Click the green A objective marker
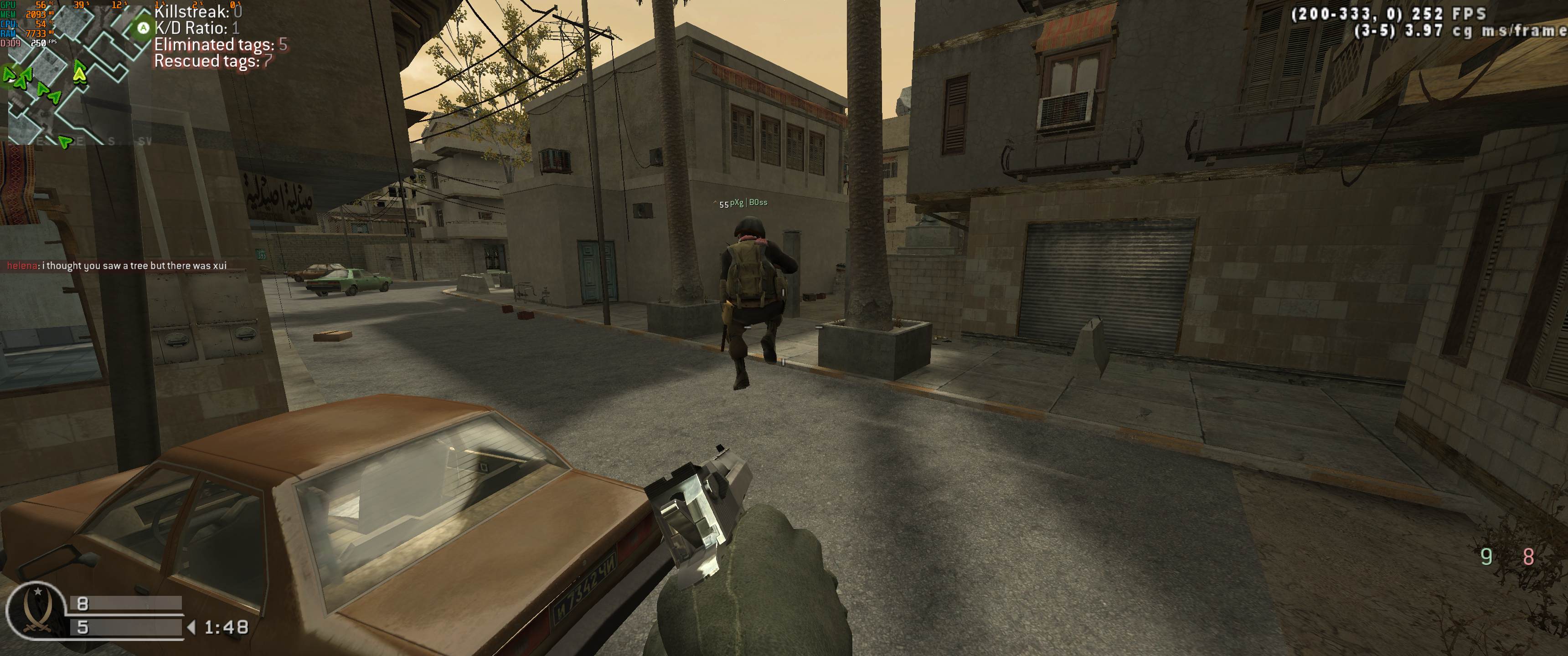1568x656 pixels. [143, 28]
